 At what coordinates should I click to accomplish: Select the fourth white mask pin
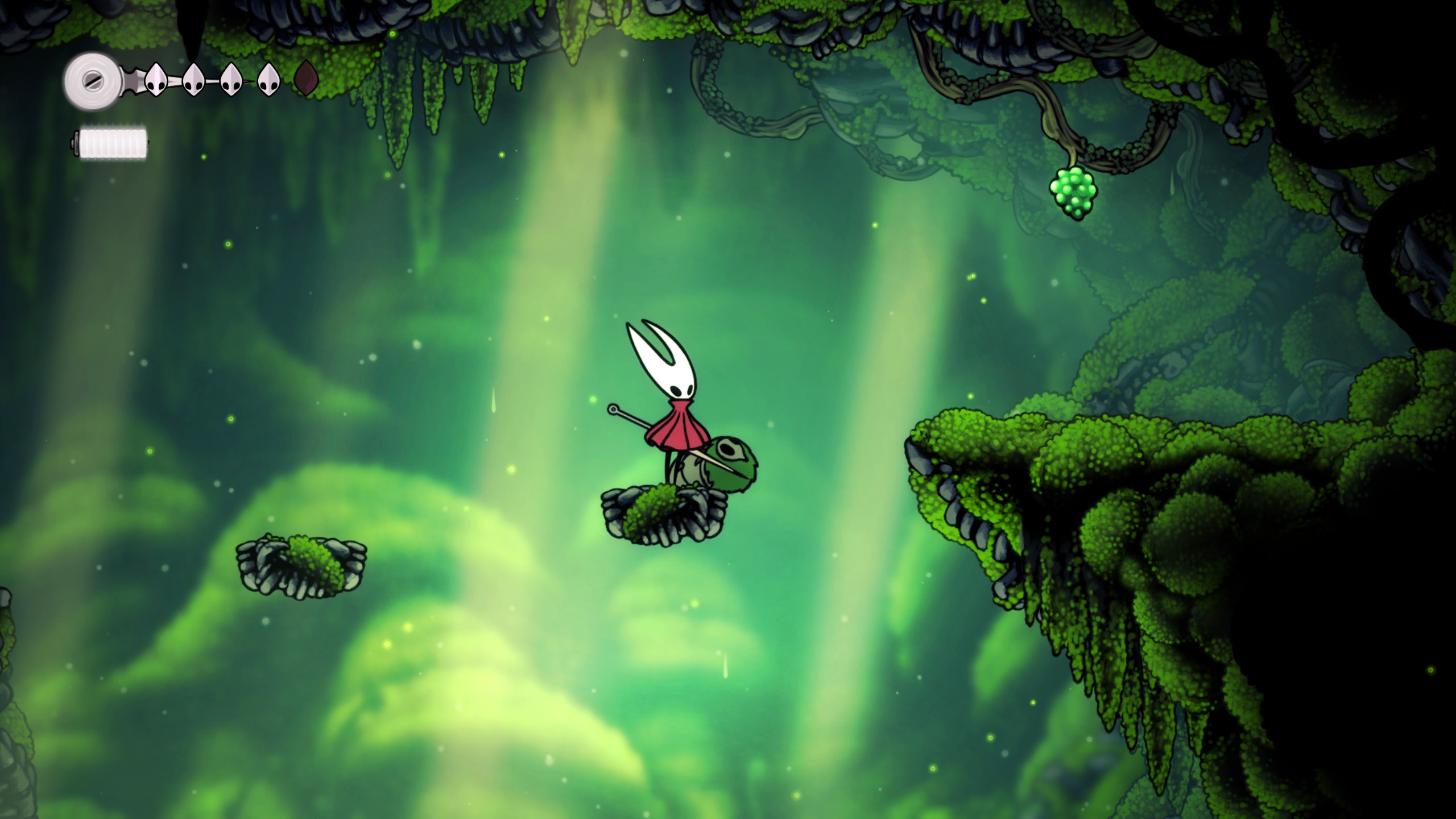tap(269, 80)
